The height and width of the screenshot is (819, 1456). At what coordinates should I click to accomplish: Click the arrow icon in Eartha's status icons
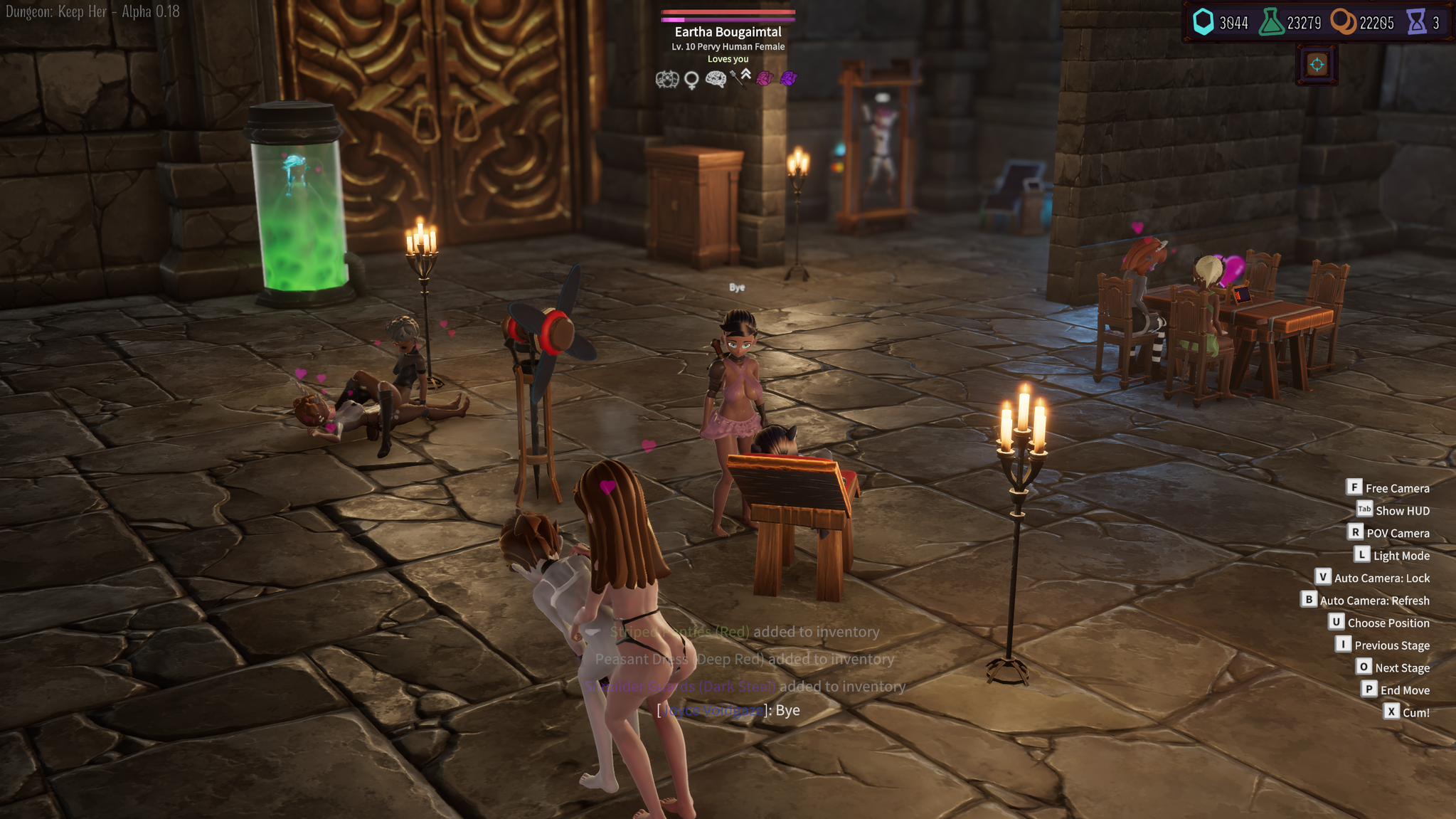tap(737, 79)
